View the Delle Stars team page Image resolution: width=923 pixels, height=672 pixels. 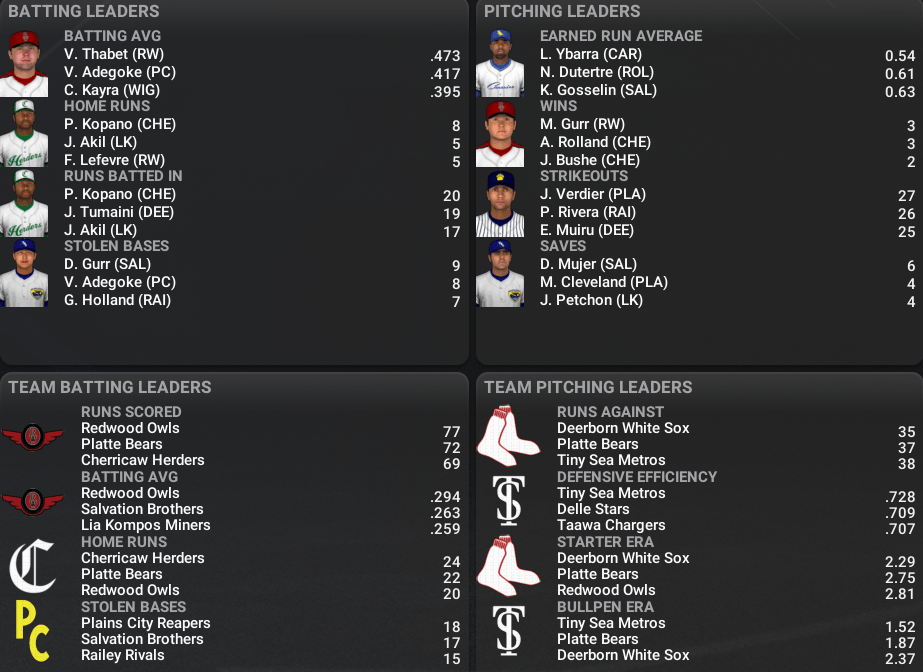595,509
